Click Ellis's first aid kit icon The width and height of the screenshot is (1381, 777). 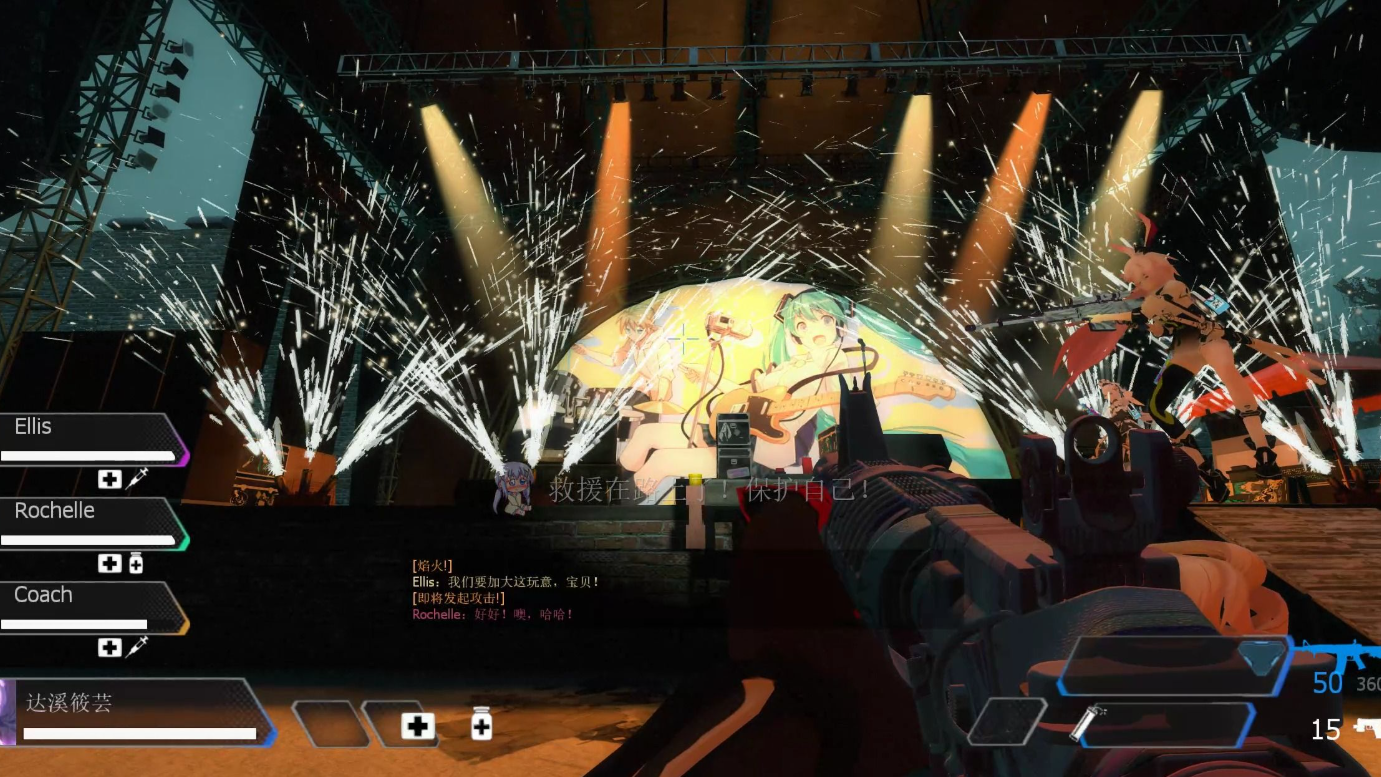click(x=109, y=479)
